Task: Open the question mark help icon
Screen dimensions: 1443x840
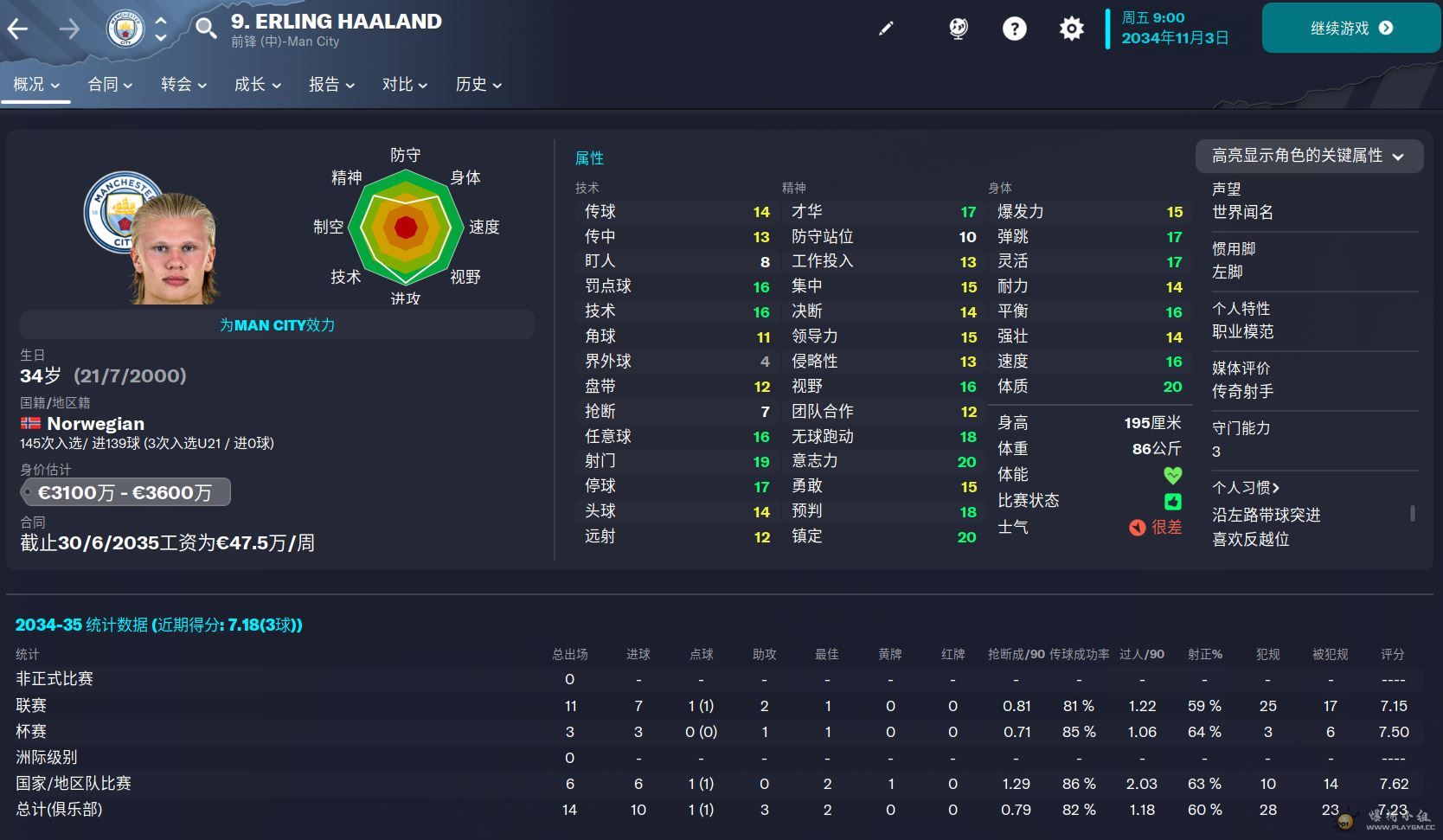Action: (1014, 29)
